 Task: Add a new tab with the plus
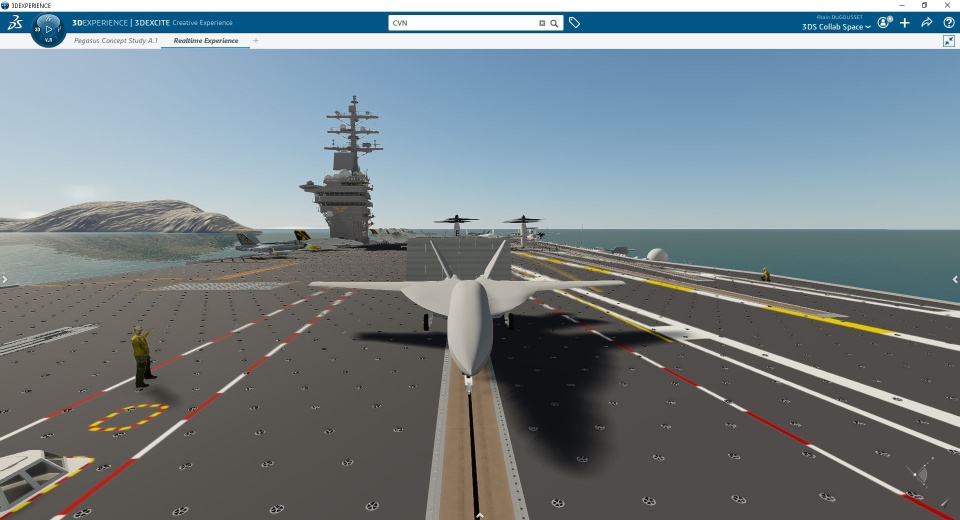coord(256,41)
